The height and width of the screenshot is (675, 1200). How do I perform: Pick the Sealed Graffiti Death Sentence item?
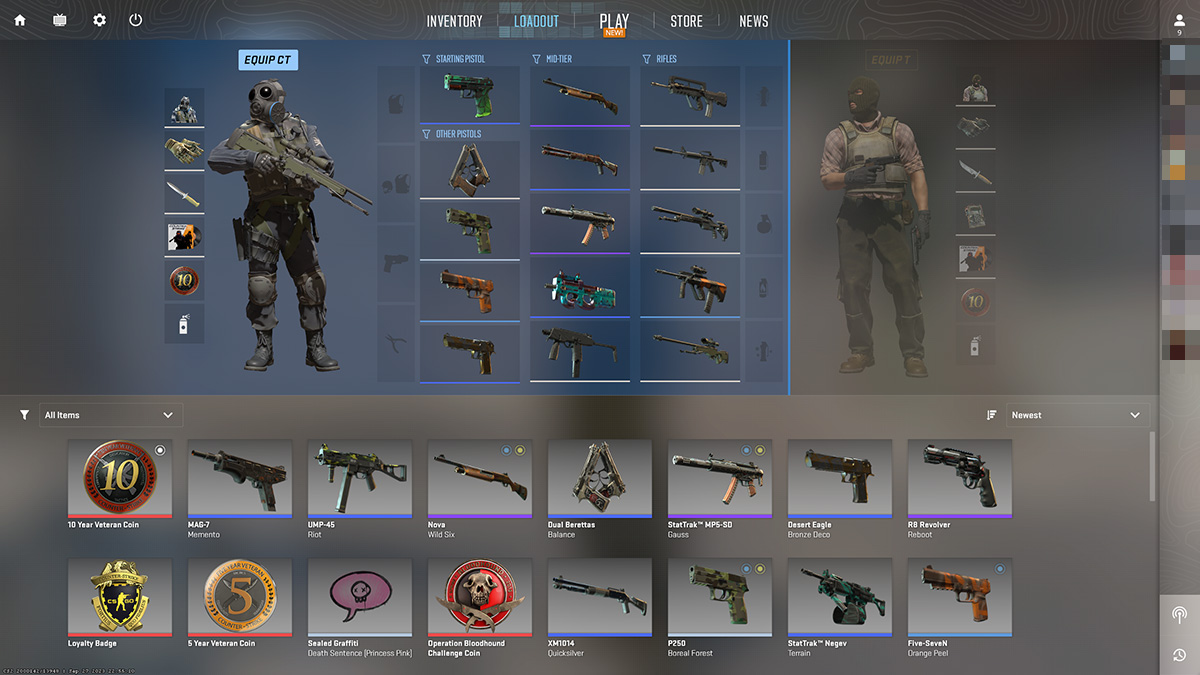click(x=360, y=597)
